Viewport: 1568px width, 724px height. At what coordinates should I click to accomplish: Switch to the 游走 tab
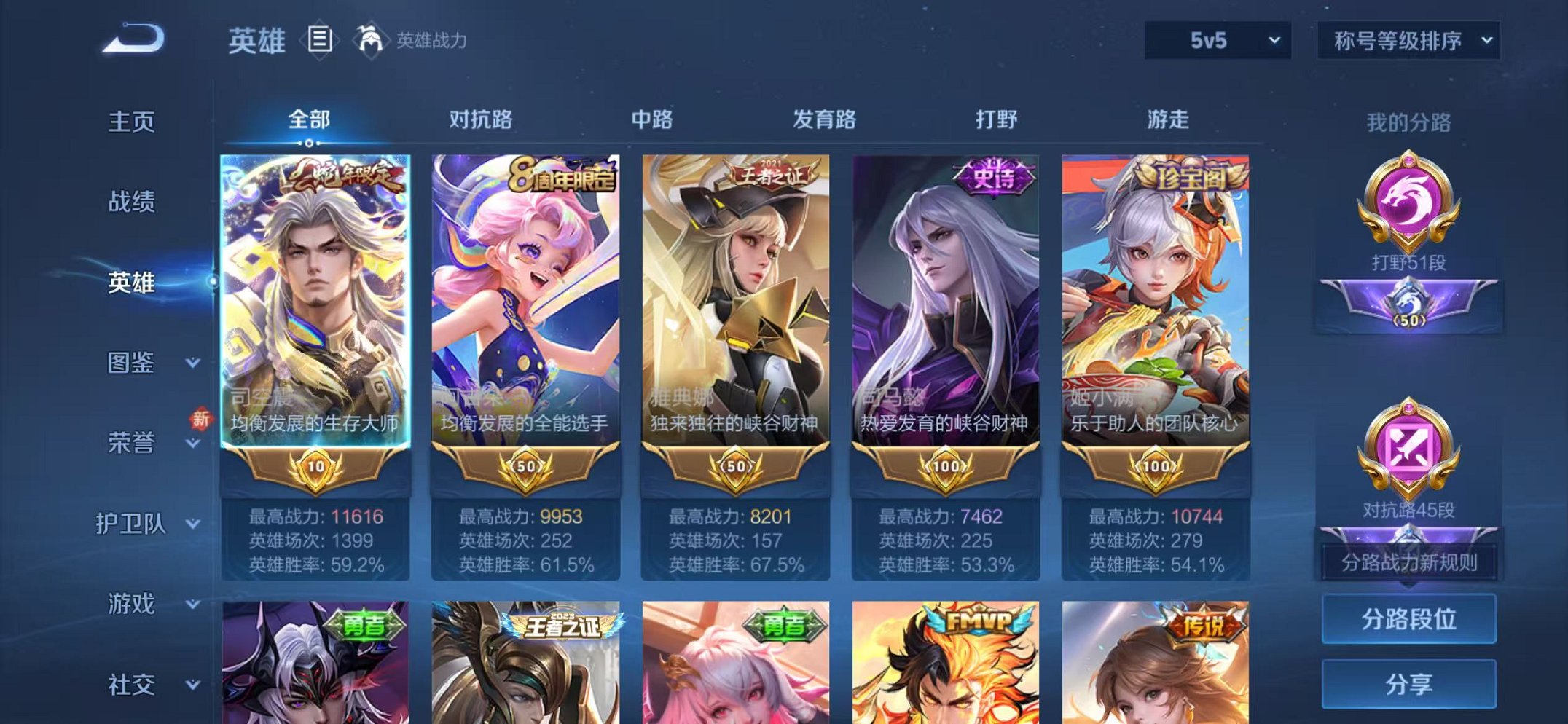tap(1172, 121)
